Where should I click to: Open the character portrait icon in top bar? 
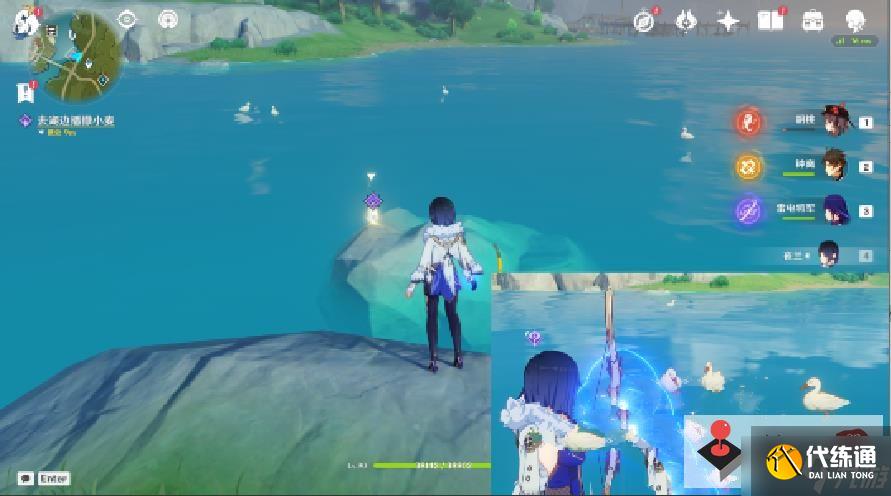pos(855,20)
